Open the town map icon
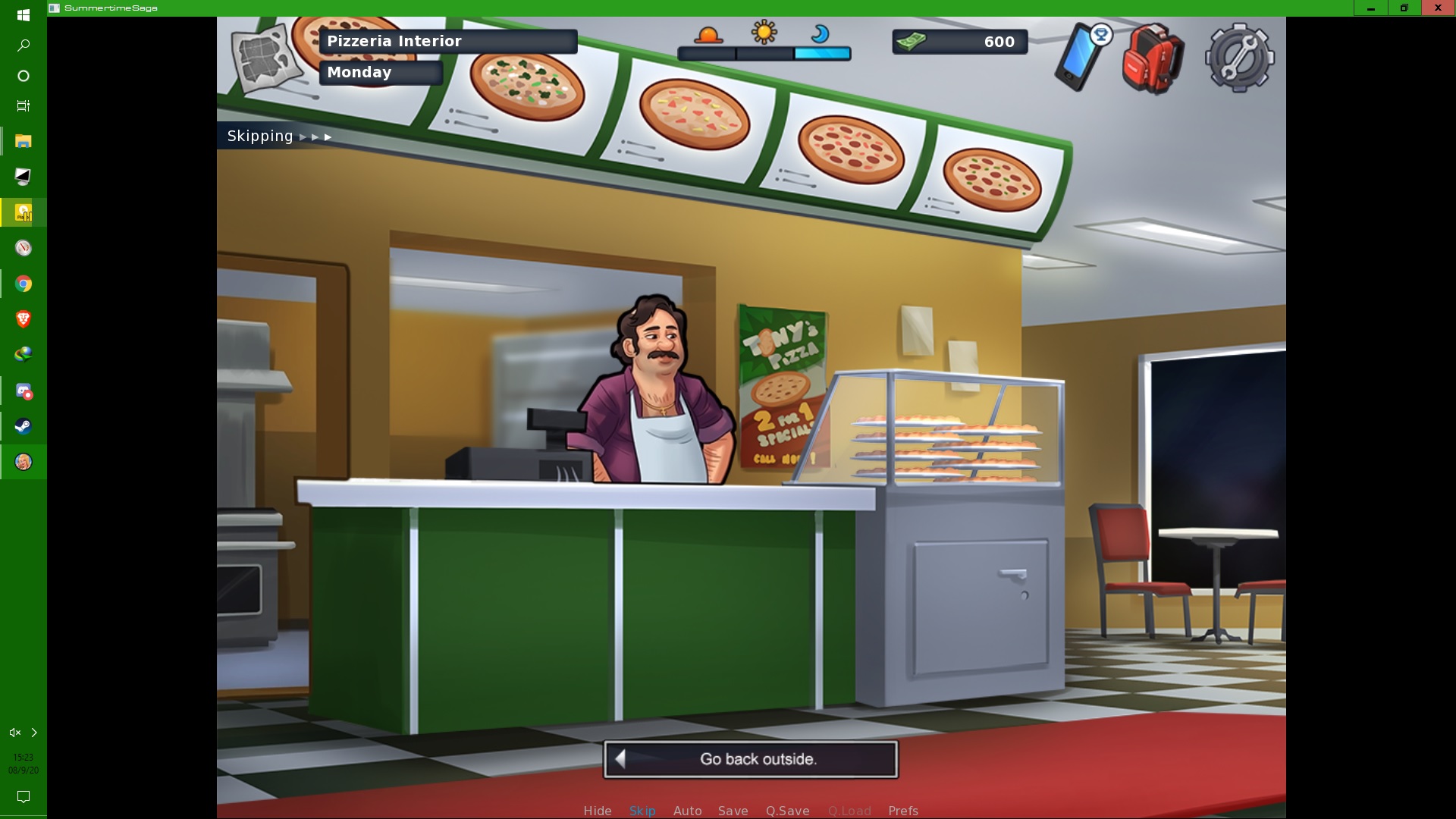 click(265, 57)
